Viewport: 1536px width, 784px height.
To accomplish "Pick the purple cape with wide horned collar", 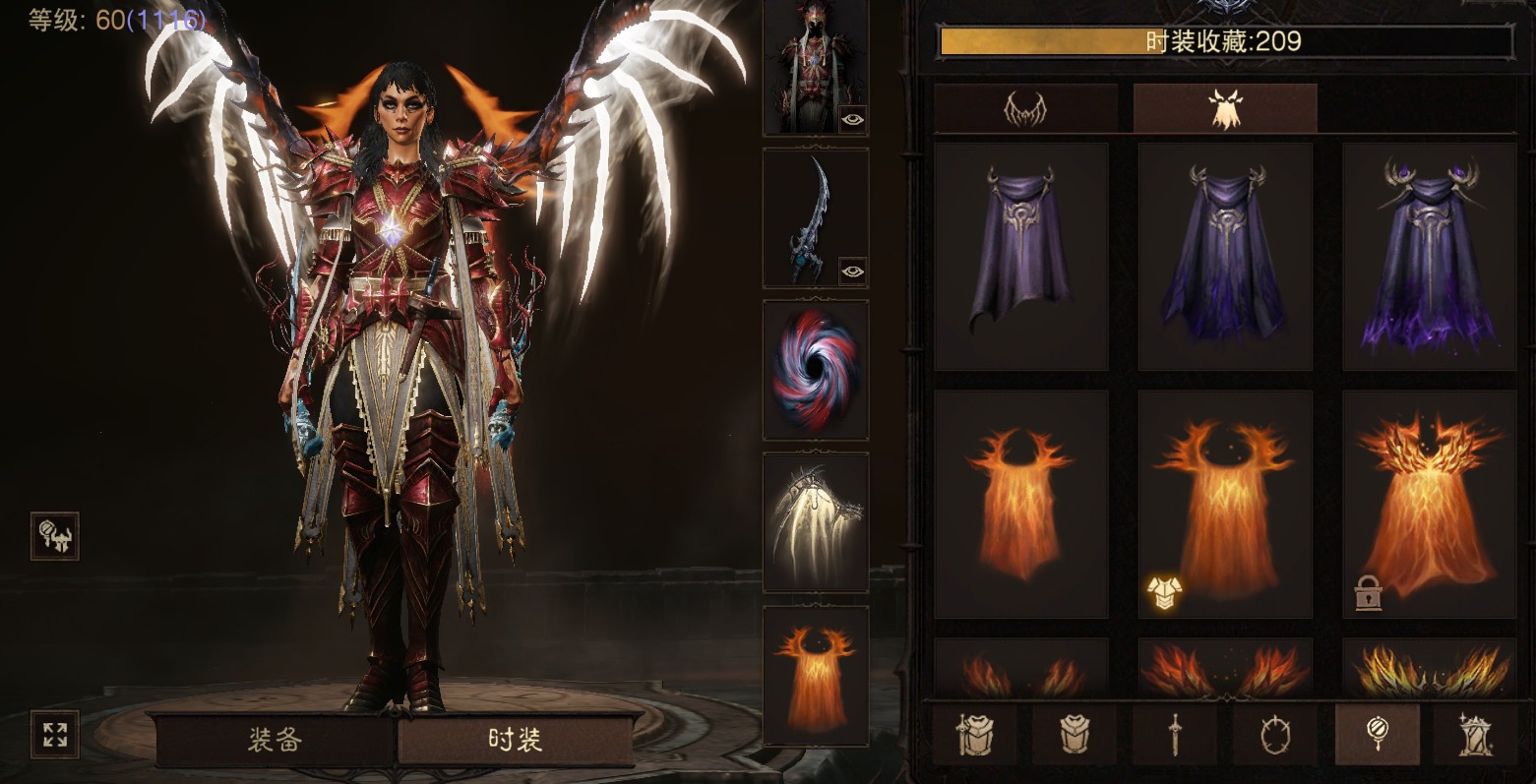I will 1429,256.
